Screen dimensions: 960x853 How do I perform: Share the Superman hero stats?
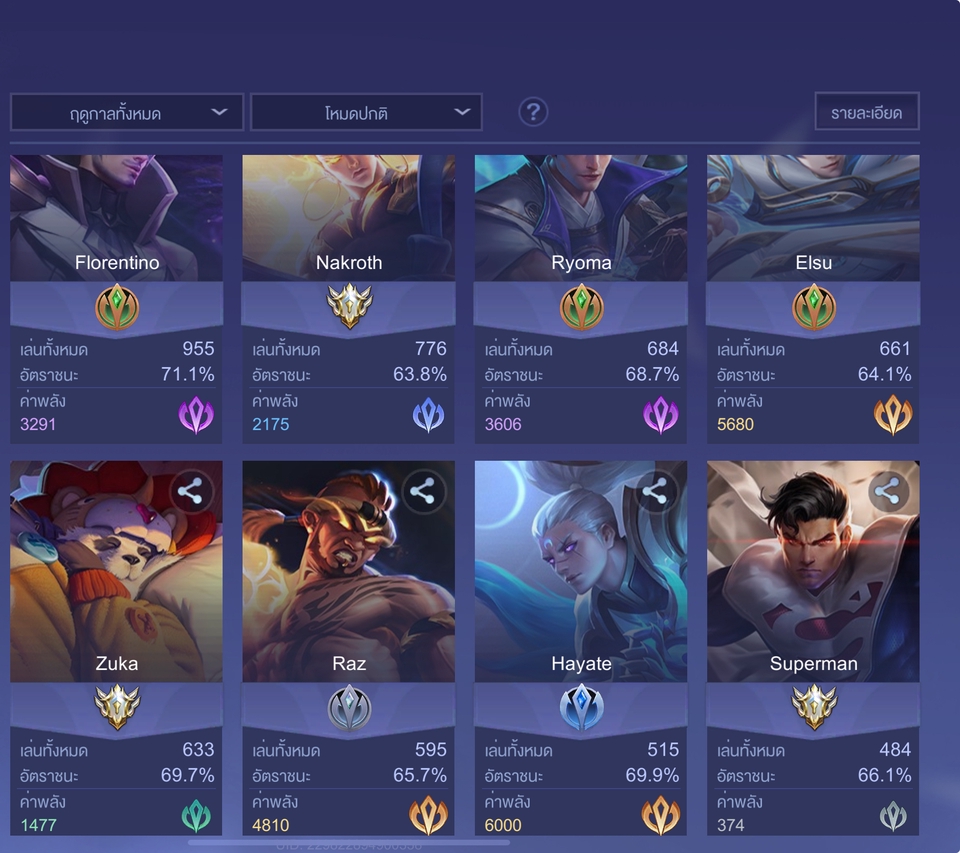887,491
